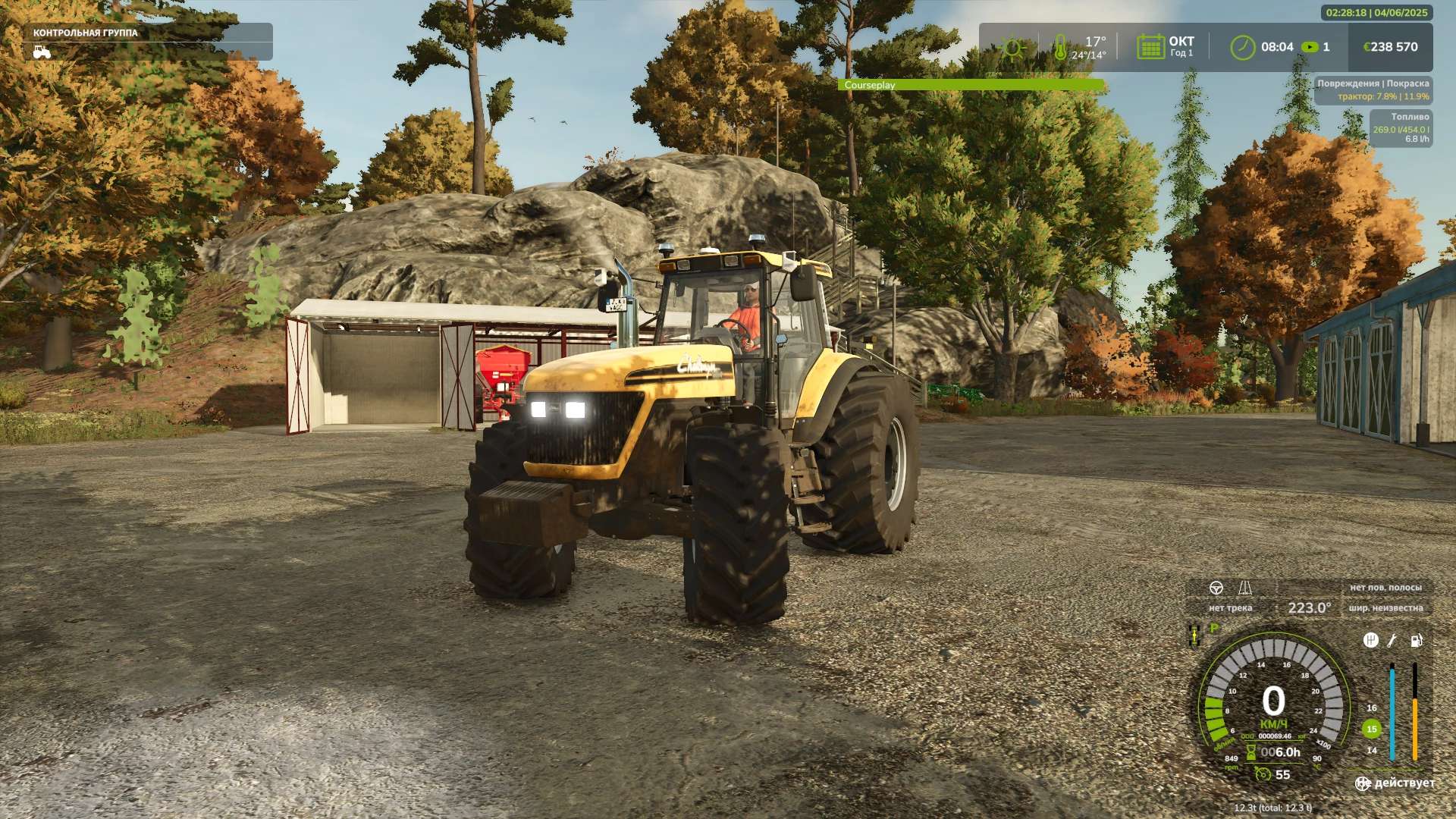Click the green parking brake P indicator
Viewport: 1456px width, 819px height.
click(x=1214, y=629)
